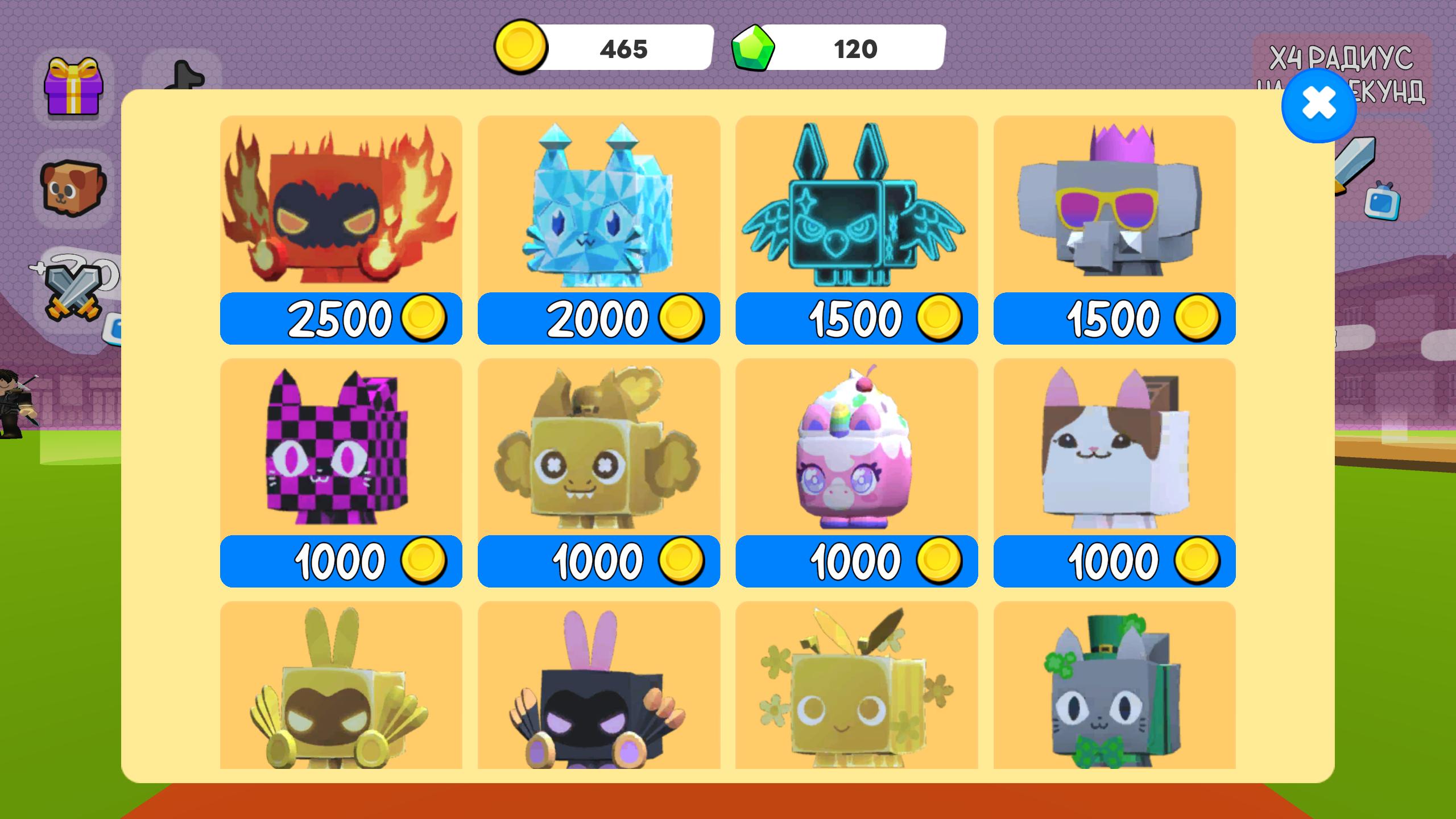Buy the golden monkey pet for 1000
This screenshot has width=1456, height=819.
(598, 561)
